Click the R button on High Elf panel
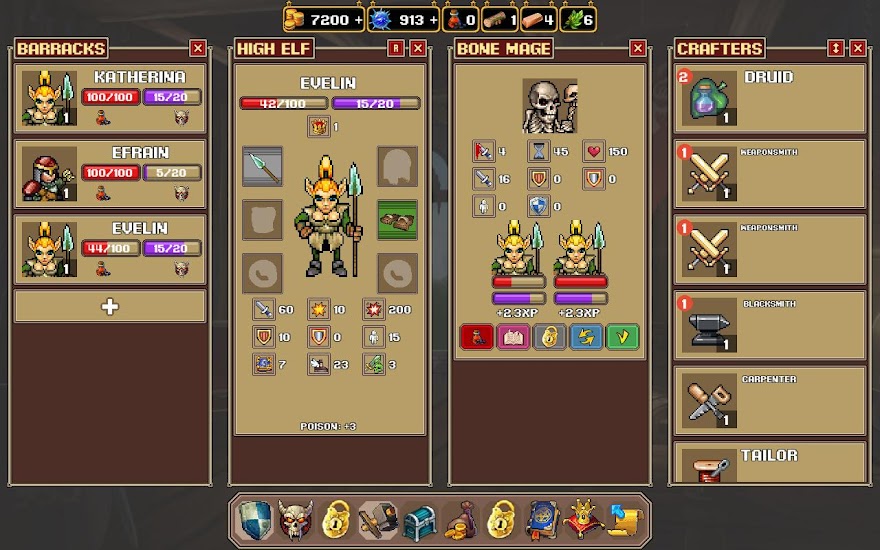 397,48
